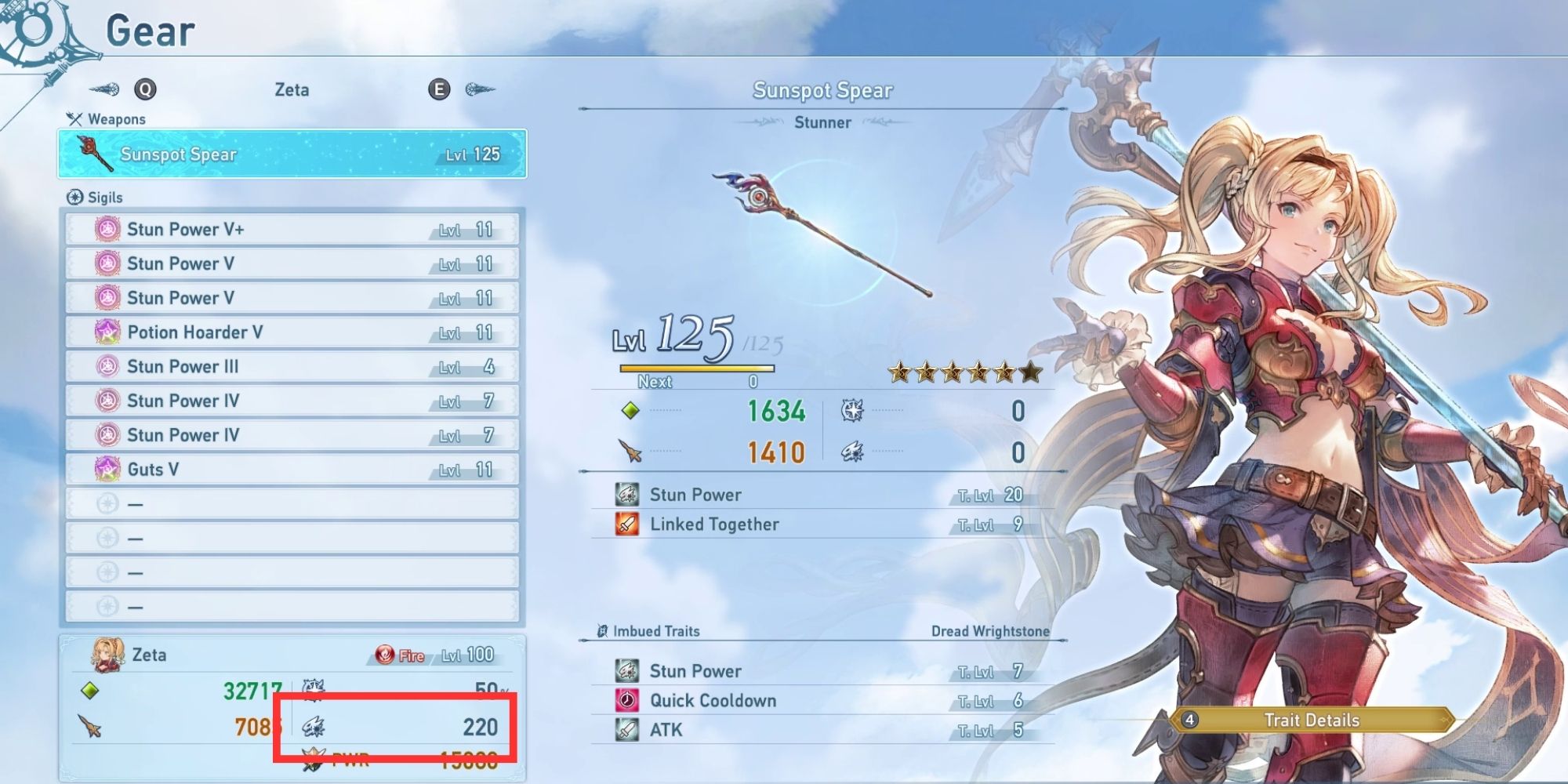Open the Potion Hoarder V sigil entry
The width and height of the screenshot is (1568, 784).
click(290, 332)
